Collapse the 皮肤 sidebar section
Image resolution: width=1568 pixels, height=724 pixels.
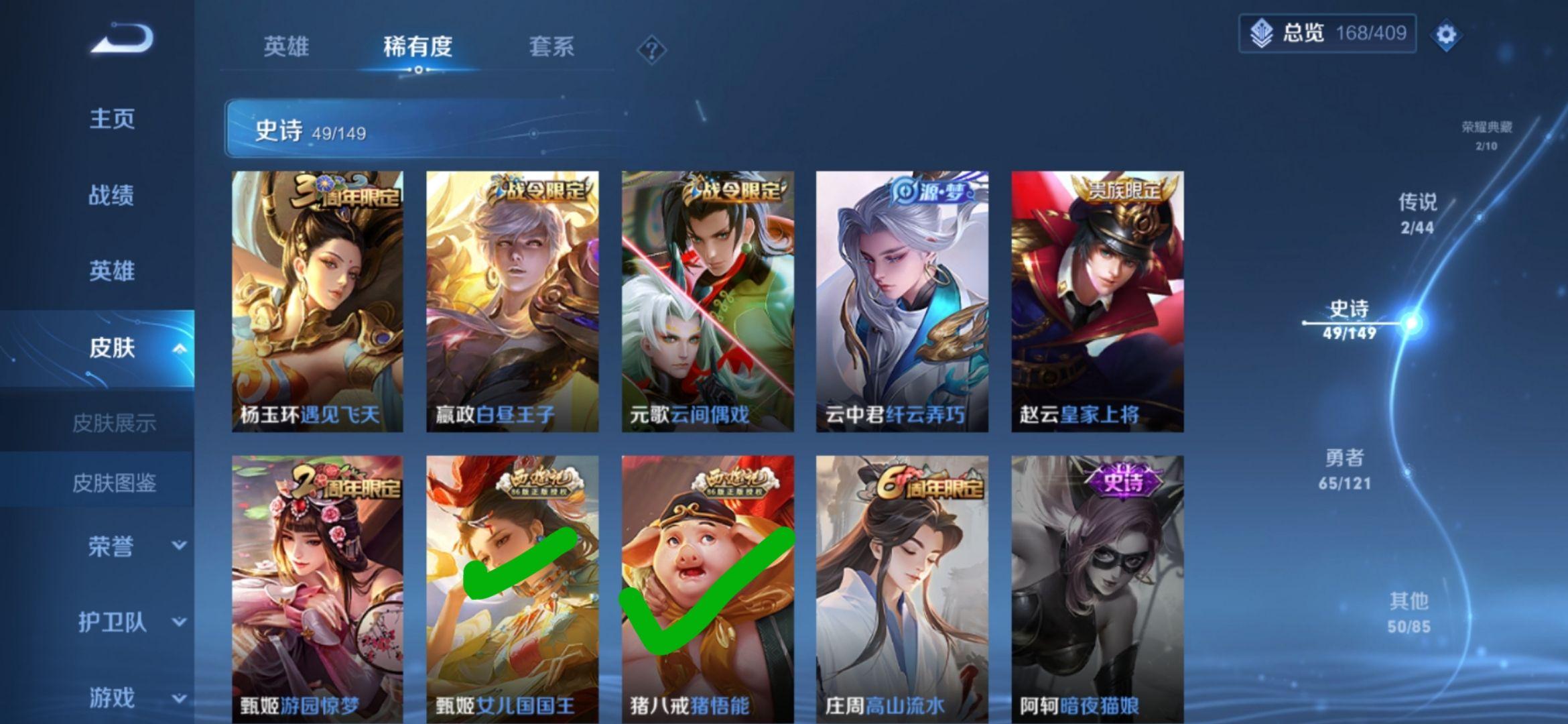[179, 348]
